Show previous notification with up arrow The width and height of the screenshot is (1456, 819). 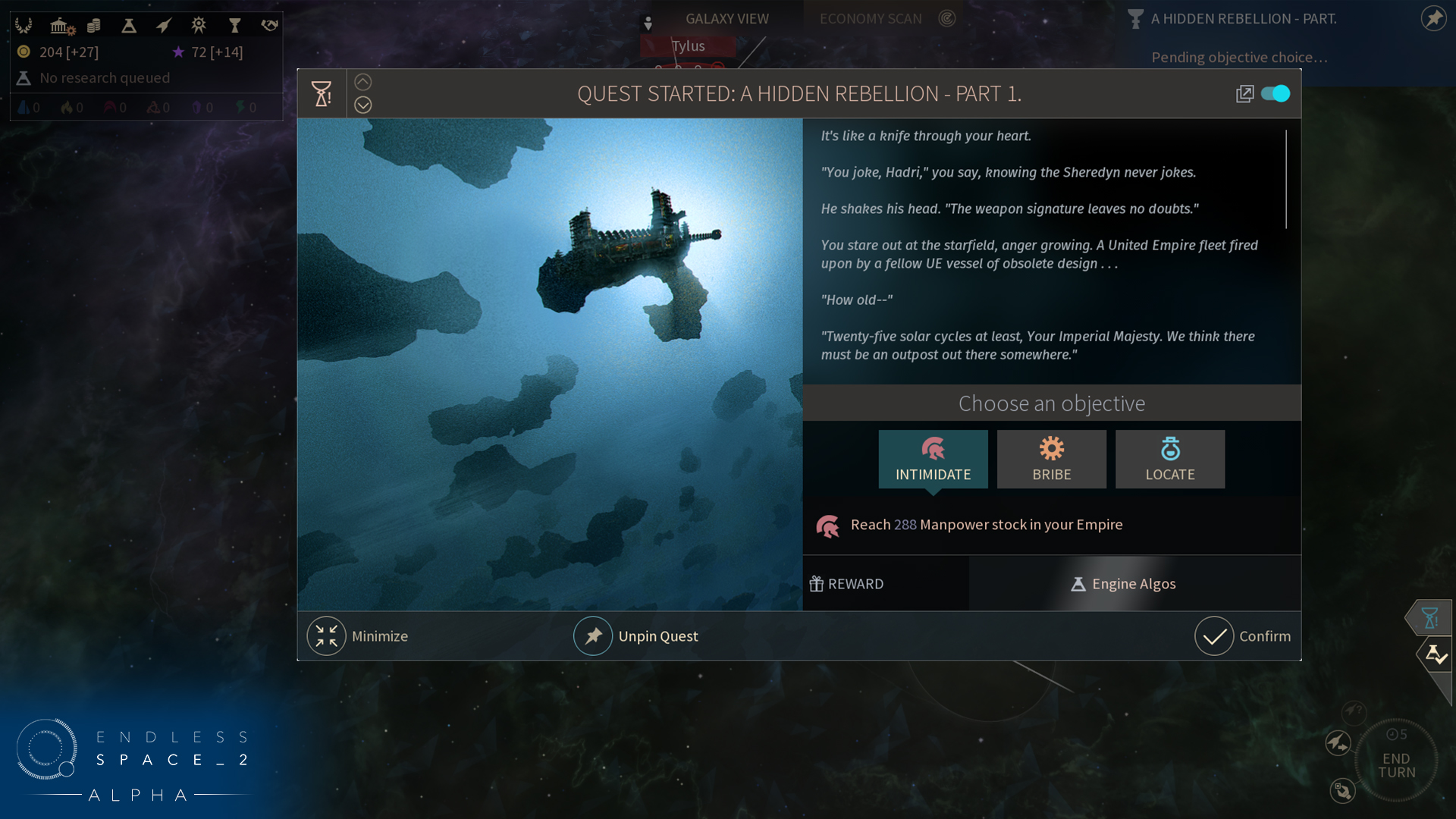tap(363, 82)
